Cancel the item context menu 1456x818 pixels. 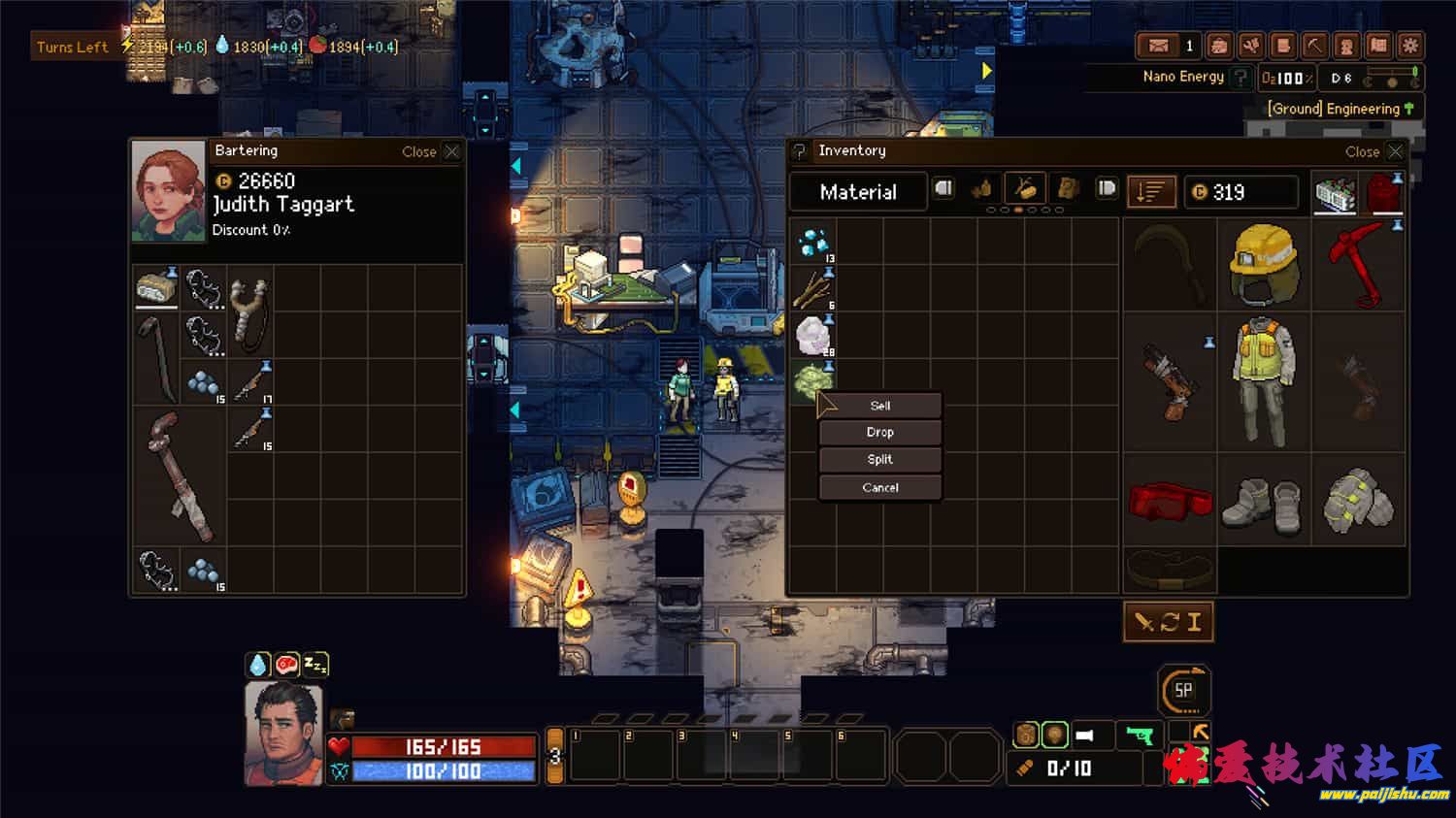pyautogui.click(x=880, y=487)
